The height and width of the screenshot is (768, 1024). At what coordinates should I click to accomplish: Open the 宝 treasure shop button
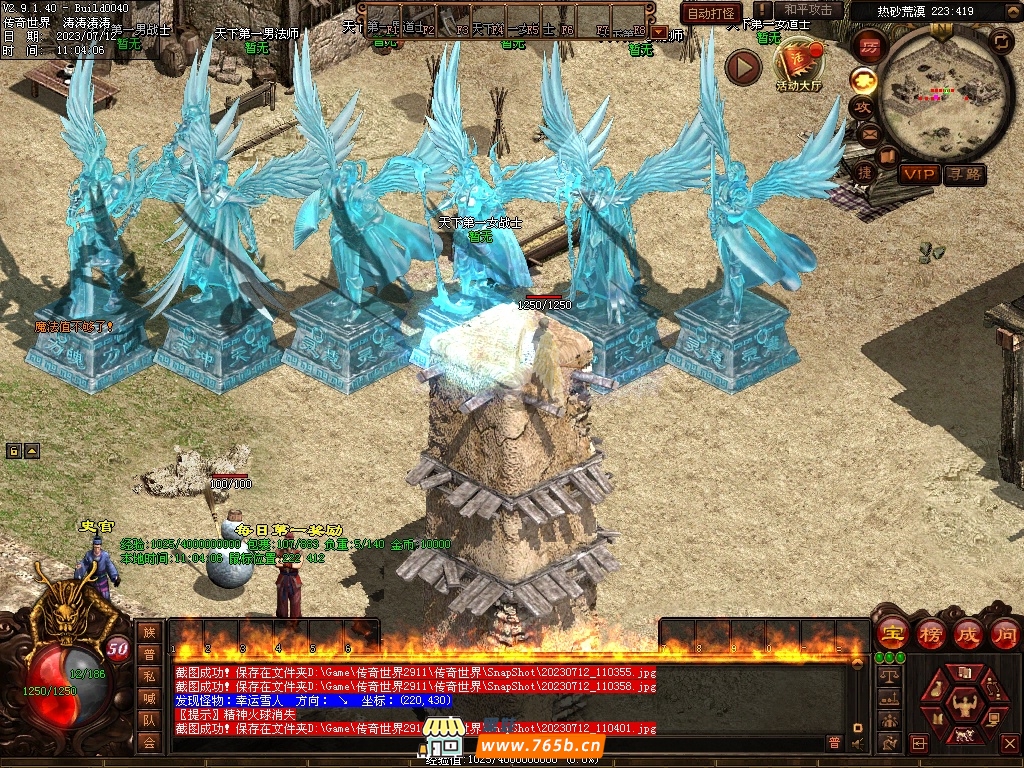point(892,633)
